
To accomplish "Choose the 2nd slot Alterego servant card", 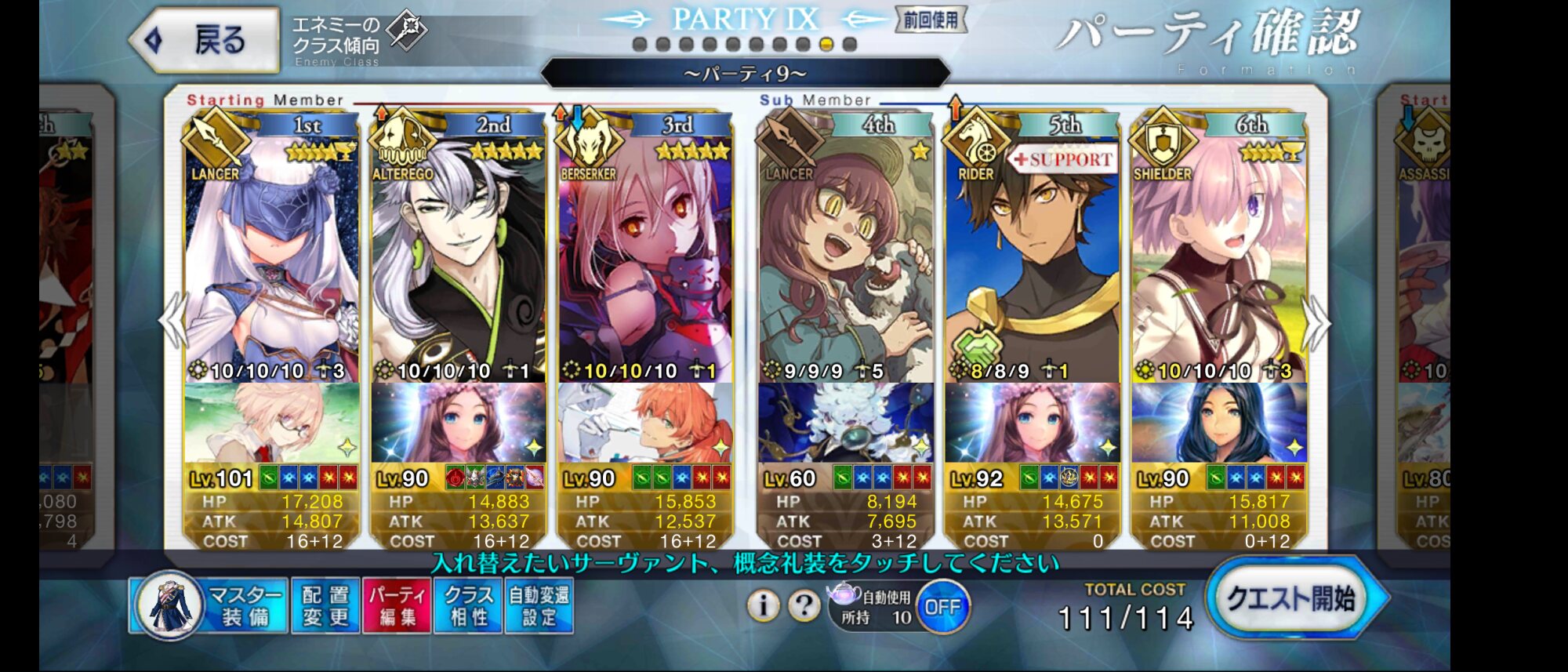I will click(458, 259).
